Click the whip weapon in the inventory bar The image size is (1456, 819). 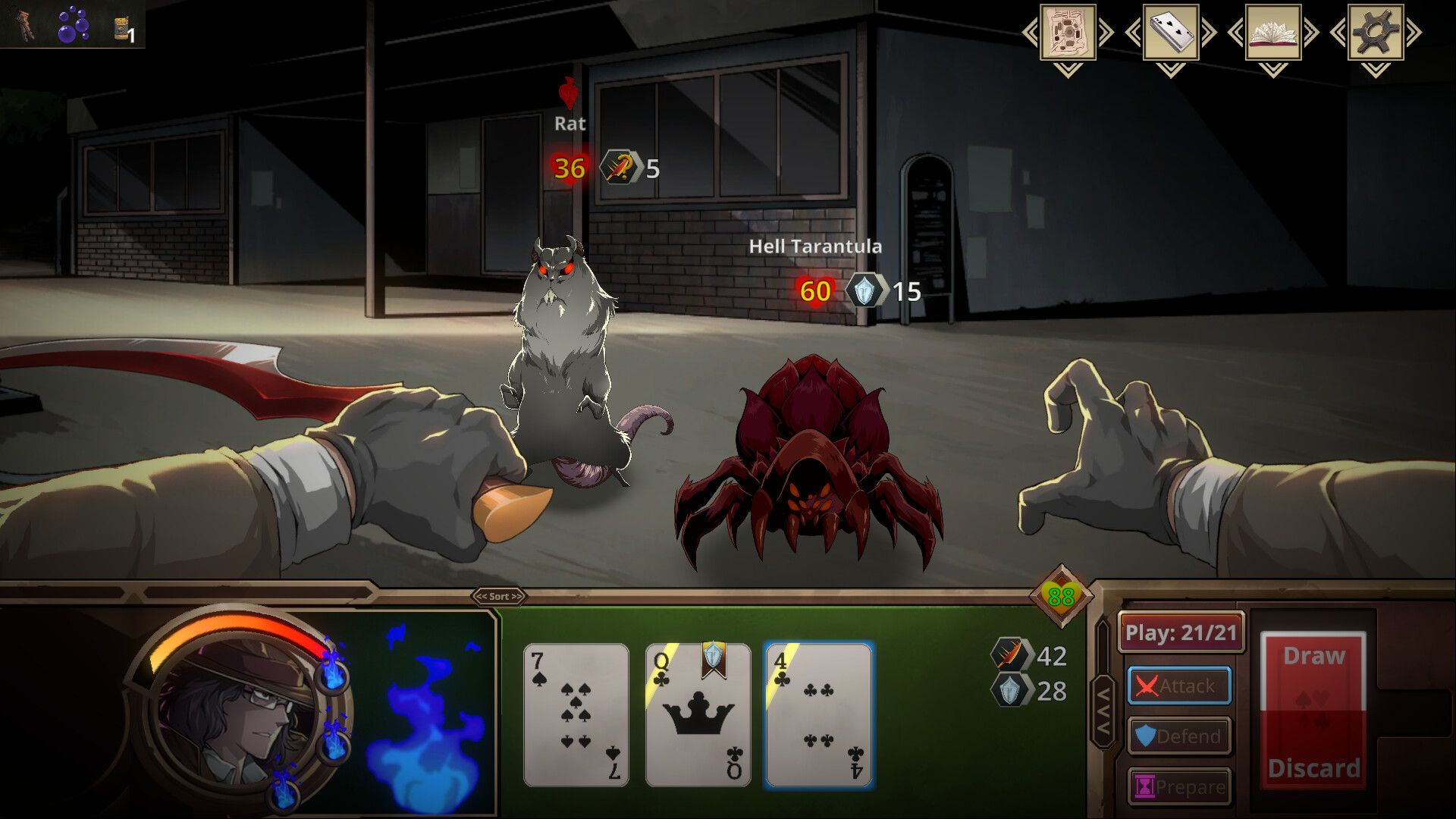23,23
